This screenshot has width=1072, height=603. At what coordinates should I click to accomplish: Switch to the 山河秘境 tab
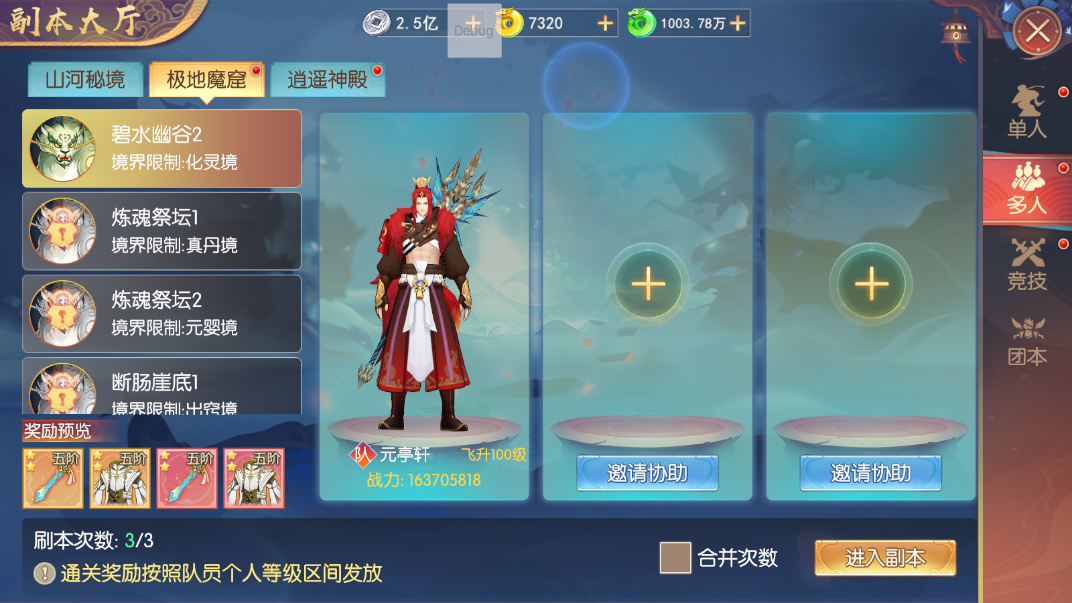coord(85,80)
